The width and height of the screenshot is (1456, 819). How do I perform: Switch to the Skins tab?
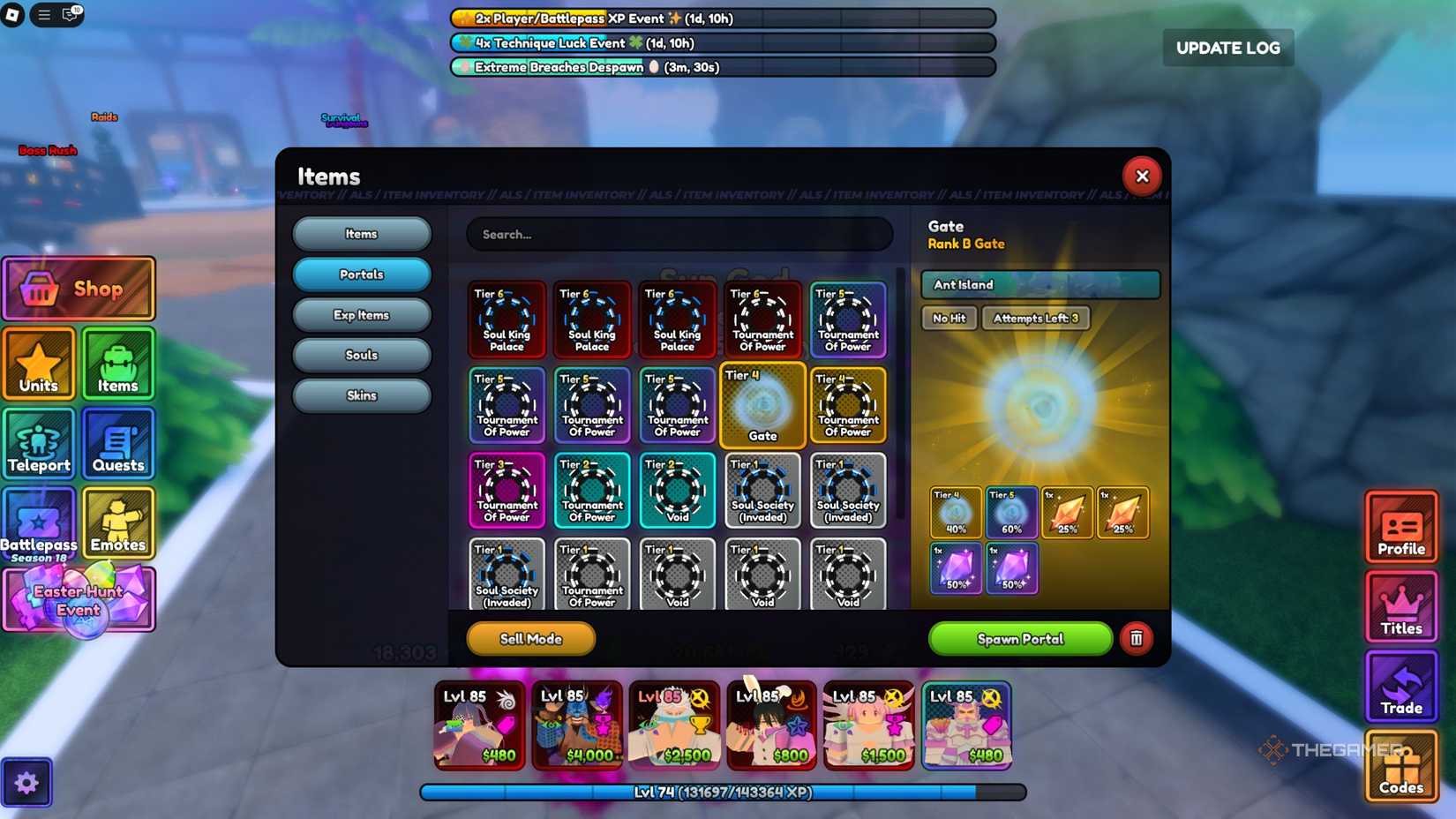click(361, 395)
